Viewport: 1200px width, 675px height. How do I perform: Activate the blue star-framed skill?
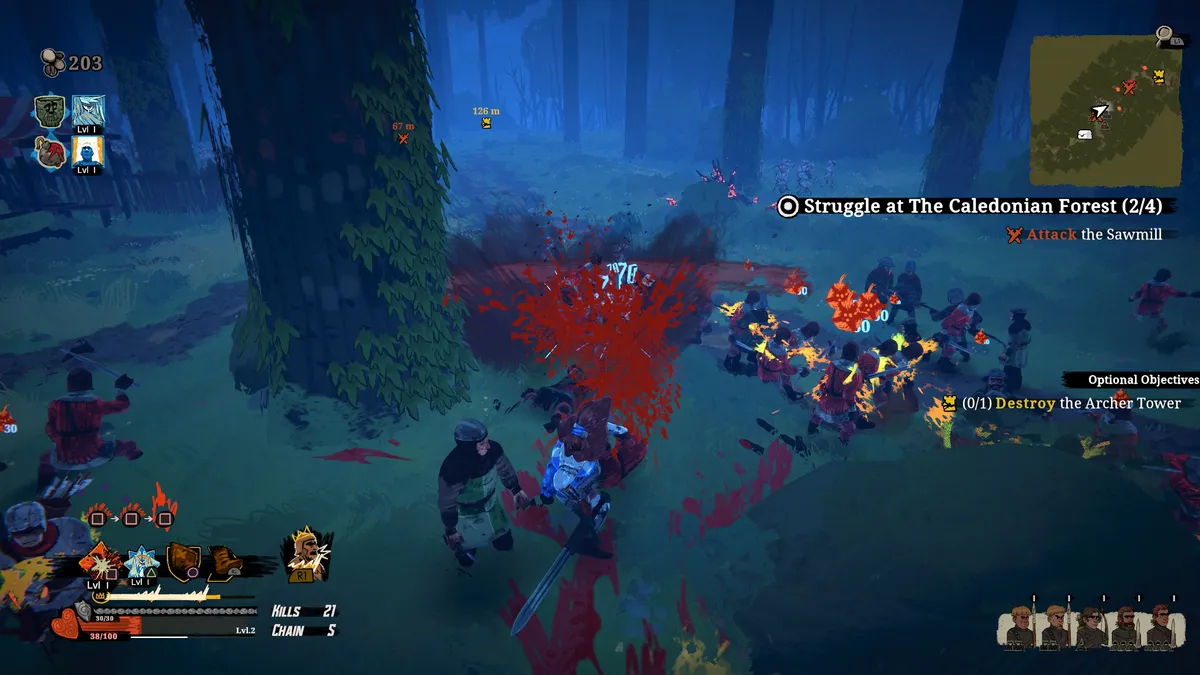(141, 564)
